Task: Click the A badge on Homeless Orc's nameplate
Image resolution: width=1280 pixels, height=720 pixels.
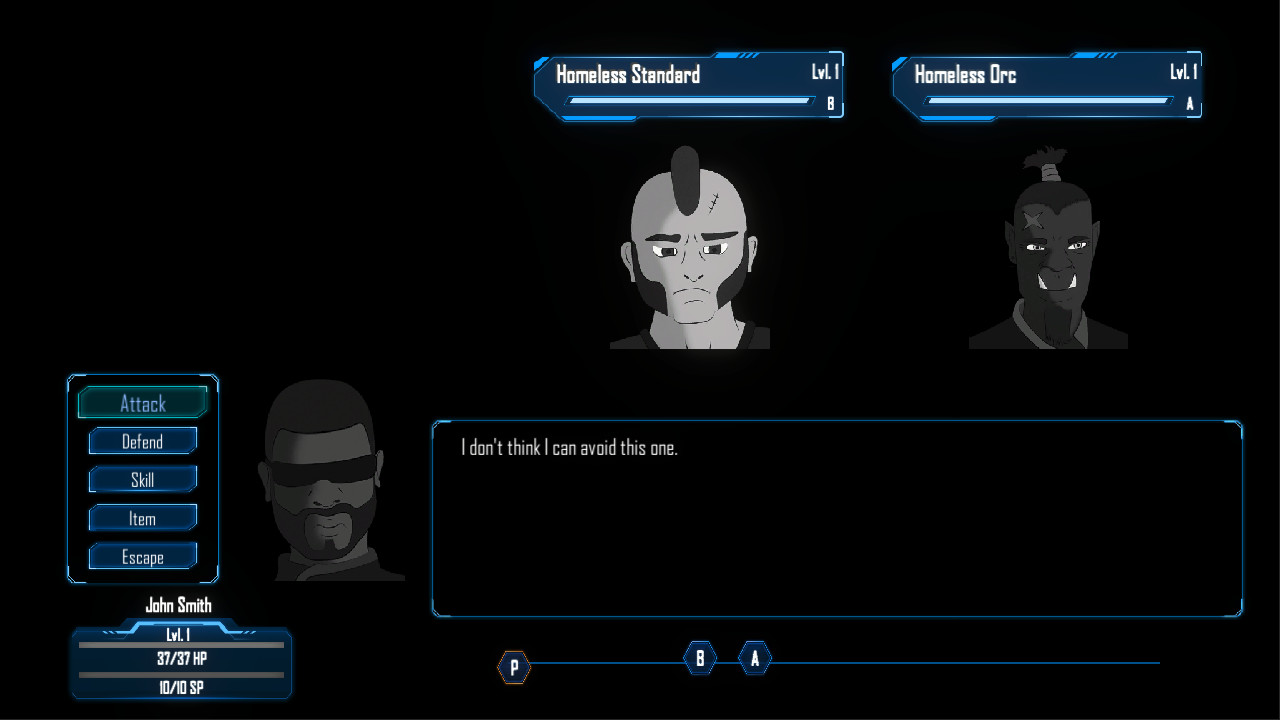Action: pos(1190,103)
